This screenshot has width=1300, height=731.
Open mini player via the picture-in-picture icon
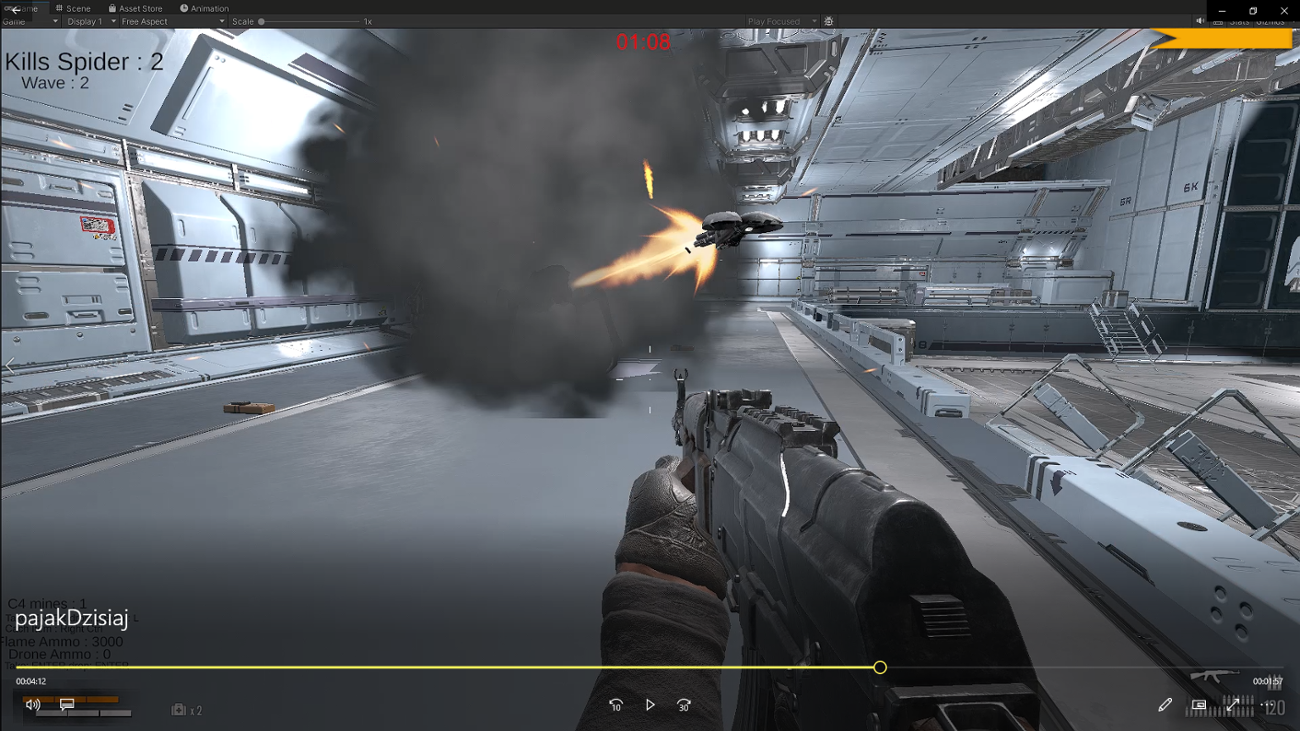[1198, 705]
